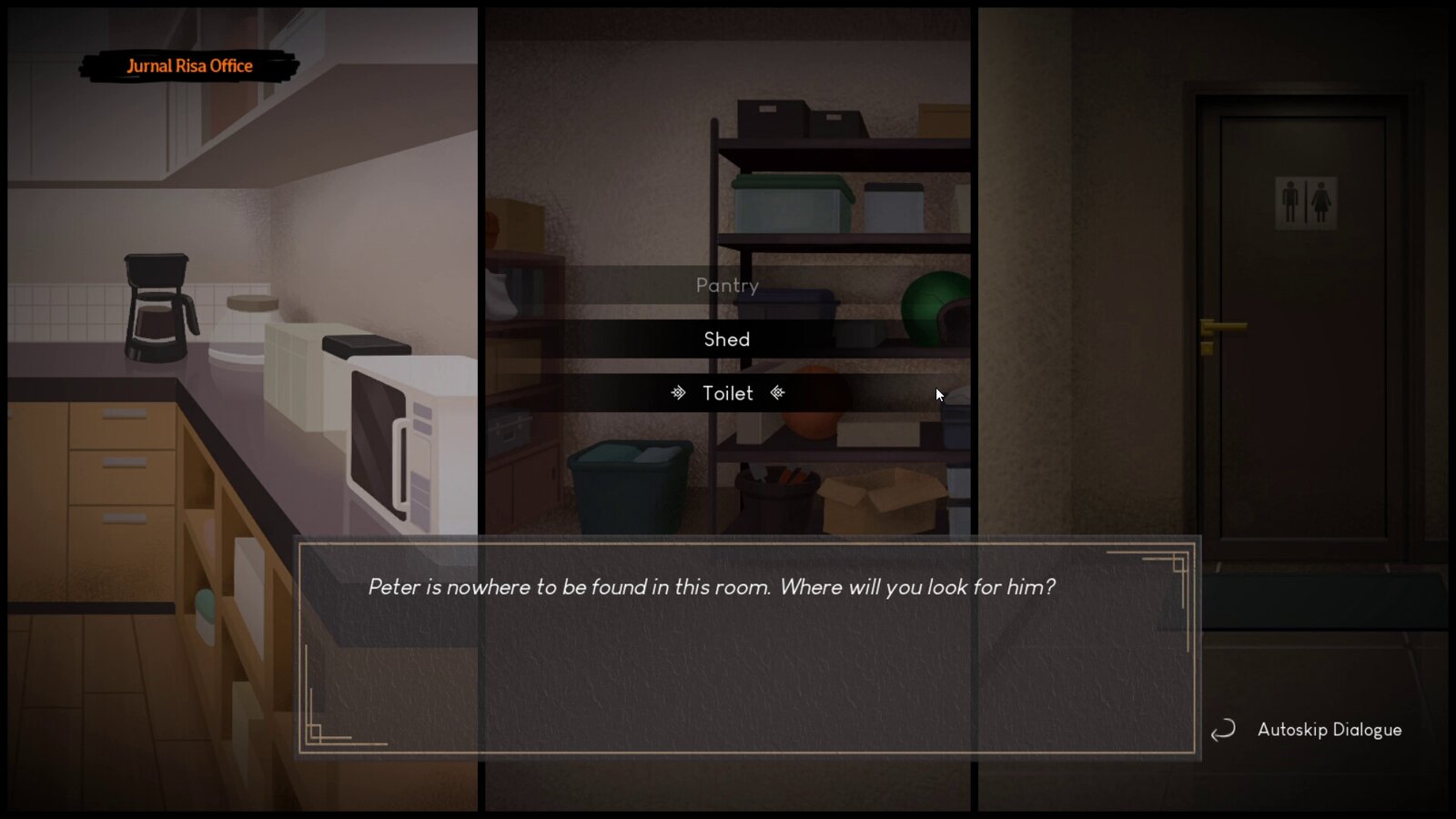
Task: Pick the Toilet choice
Action: point(727,393)
